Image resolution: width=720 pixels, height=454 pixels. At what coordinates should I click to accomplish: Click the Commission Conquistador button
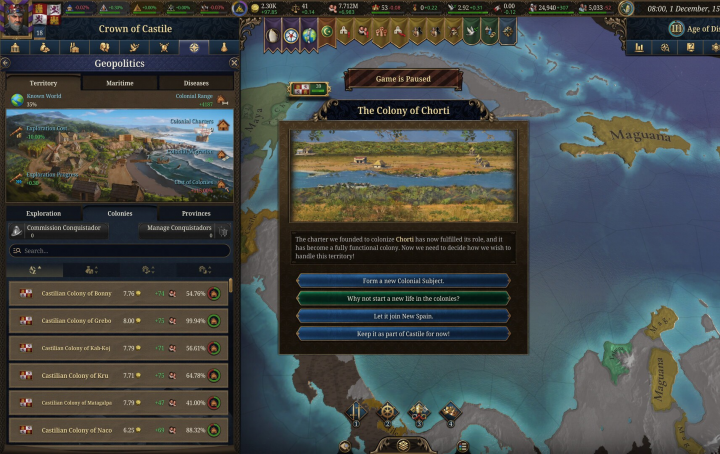click(60, 230)
